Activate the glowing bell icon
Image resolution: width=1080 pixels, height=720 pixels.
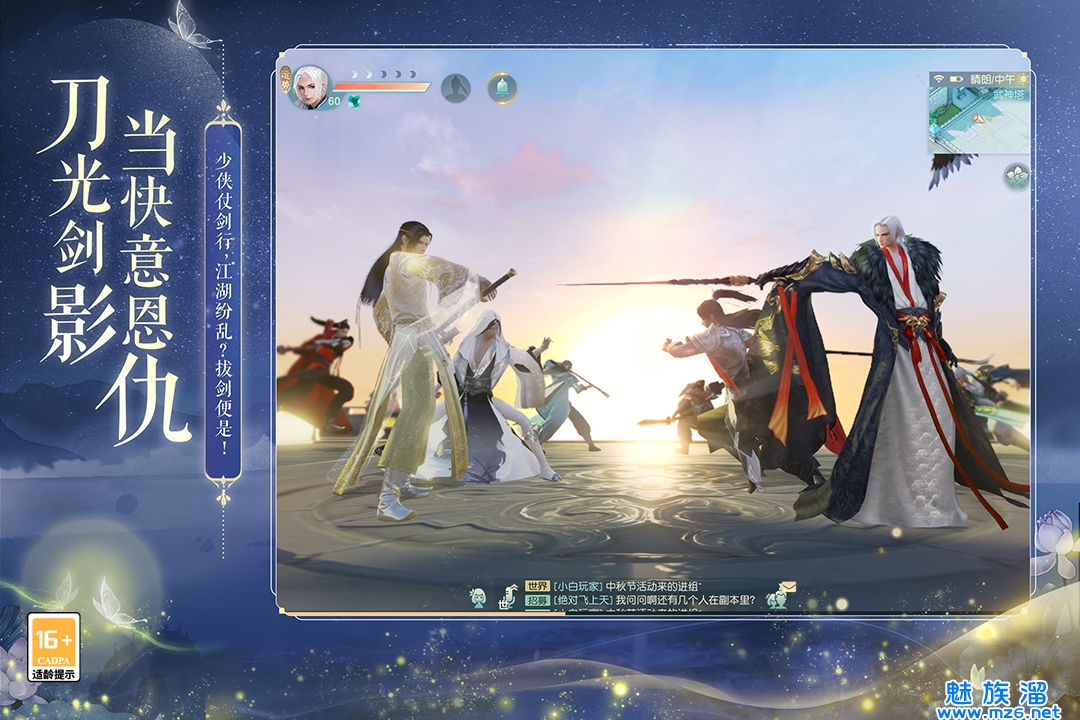(502, 88)
